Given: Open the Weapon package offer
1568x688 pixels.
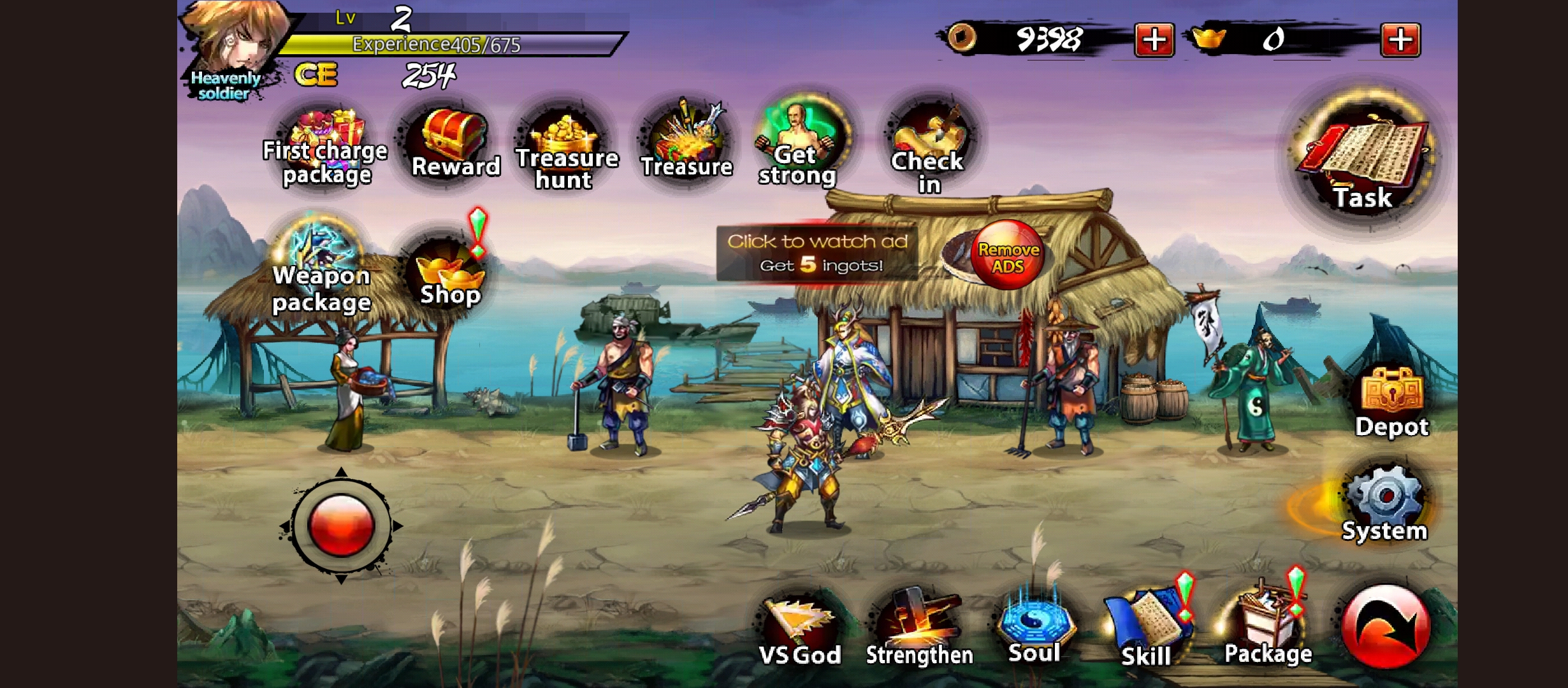Looking at the screenshot, I should point(321,269).
